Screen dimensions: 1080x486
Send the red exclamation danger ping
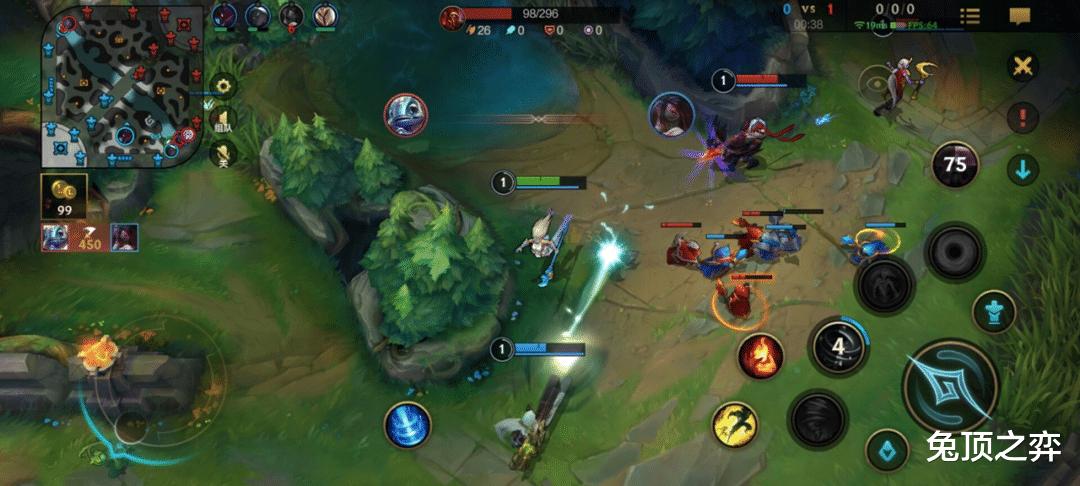coord(1022,118)
